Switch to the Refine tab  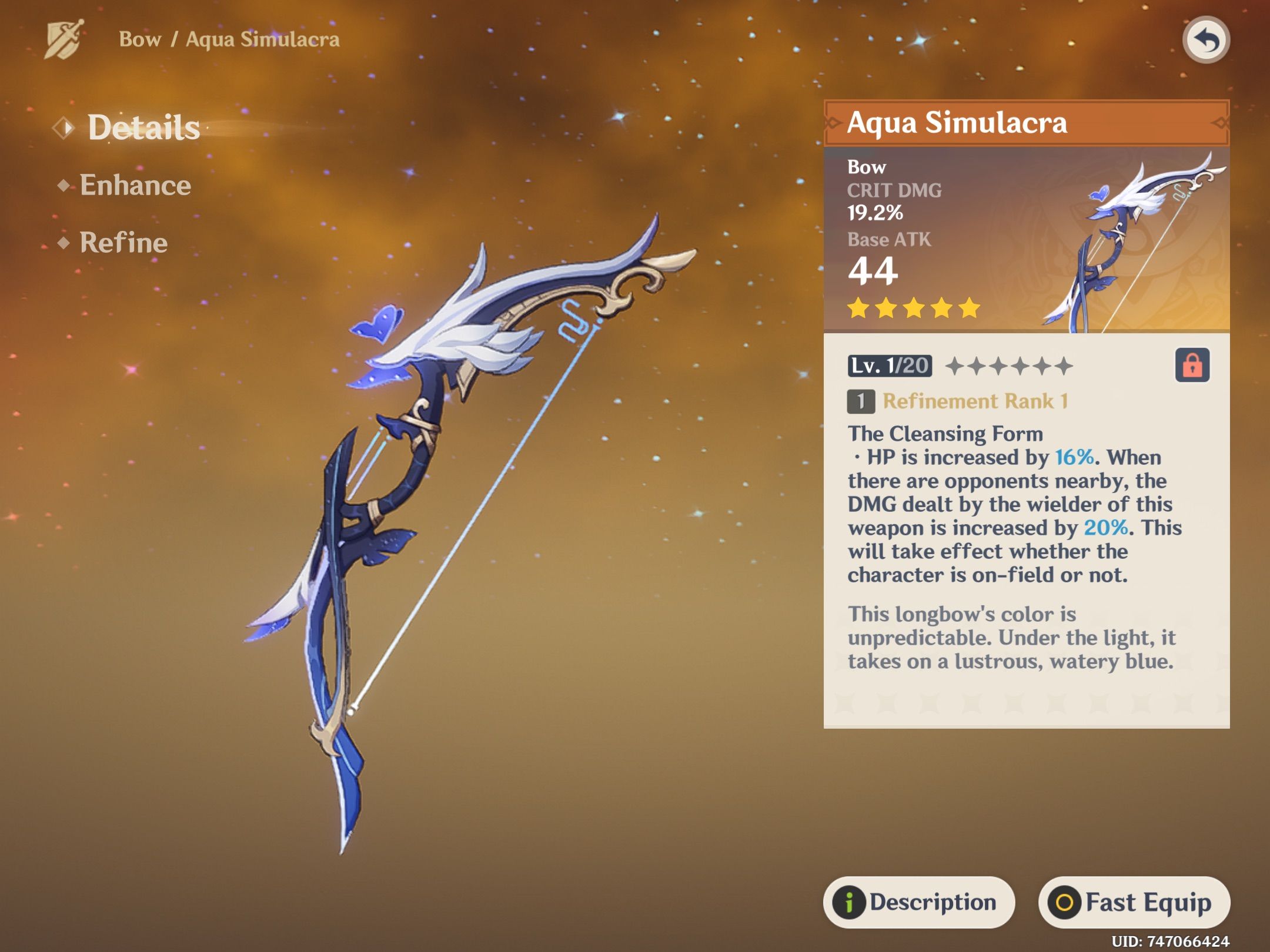(x=123, y=242)
